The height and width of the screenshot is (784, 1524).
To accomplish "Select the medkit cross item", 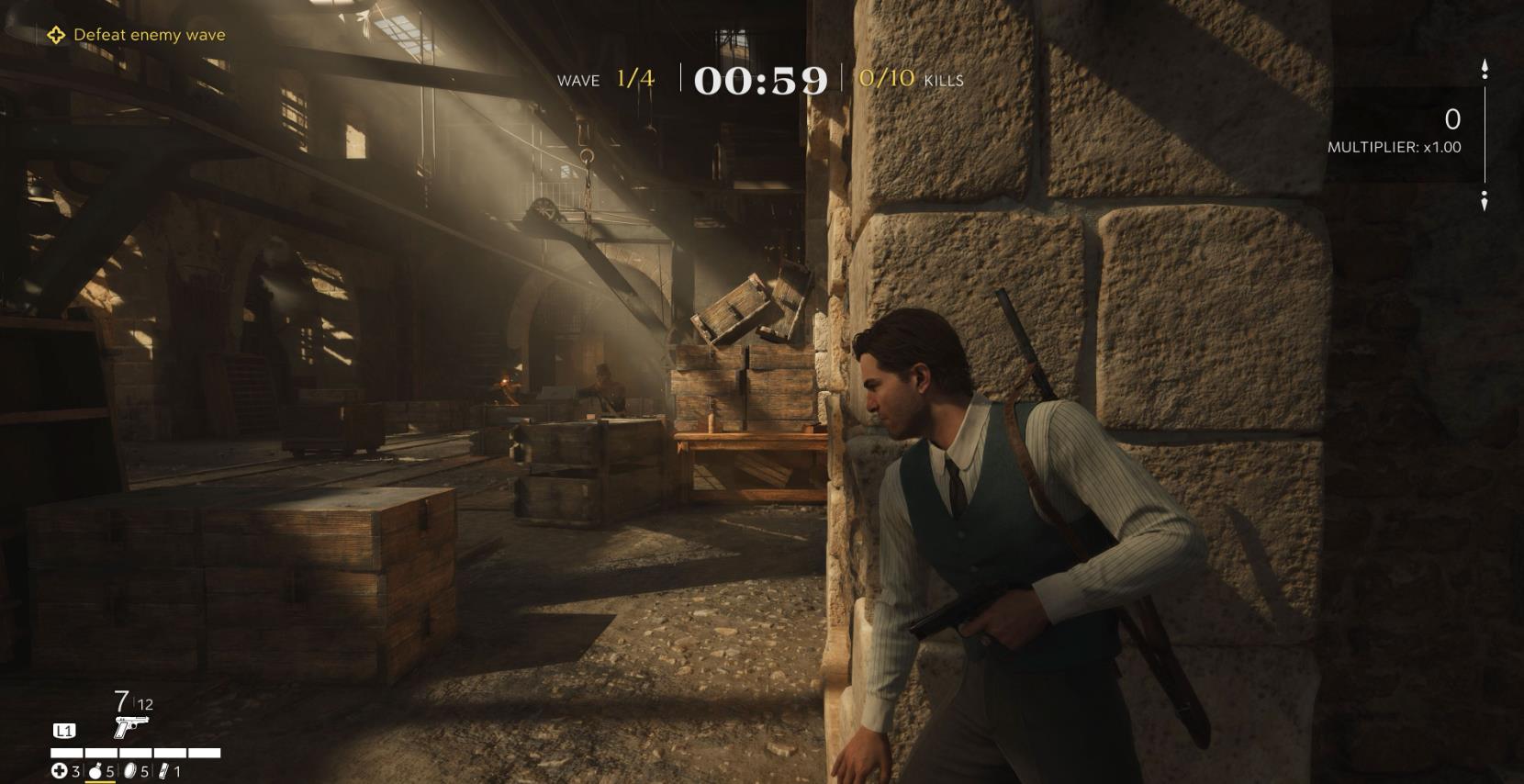I will [59, 771].
